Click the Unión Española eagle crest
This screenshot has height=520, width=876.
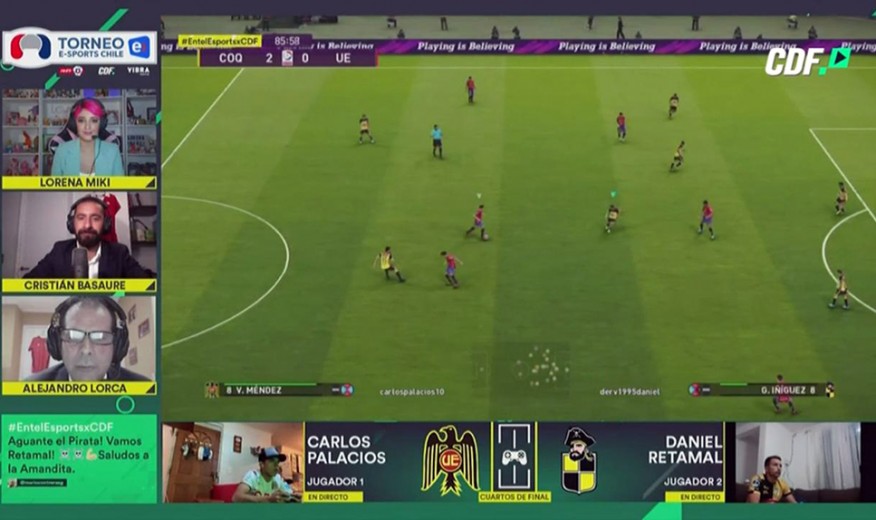tap(450, 460)
